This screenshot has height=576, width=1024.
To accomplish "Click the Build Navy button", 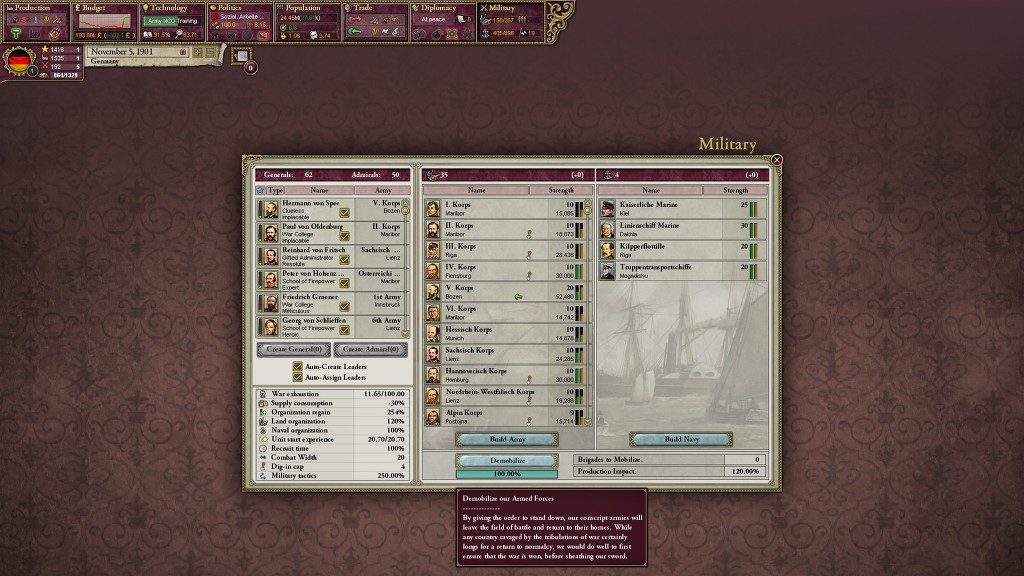I will tap(681, 439).
